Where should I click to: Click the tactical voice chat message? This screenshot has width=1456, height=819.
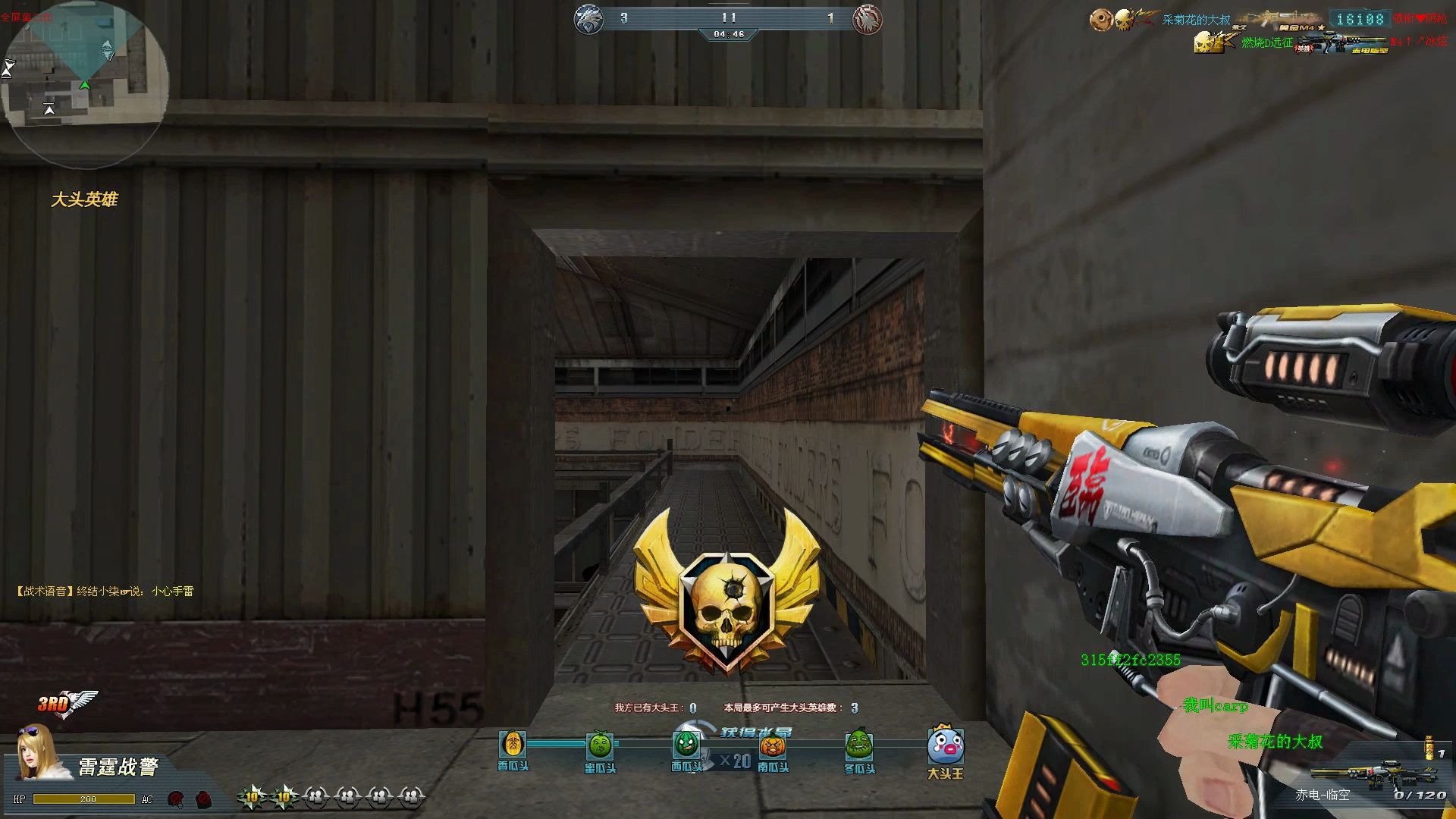point(105,591)
